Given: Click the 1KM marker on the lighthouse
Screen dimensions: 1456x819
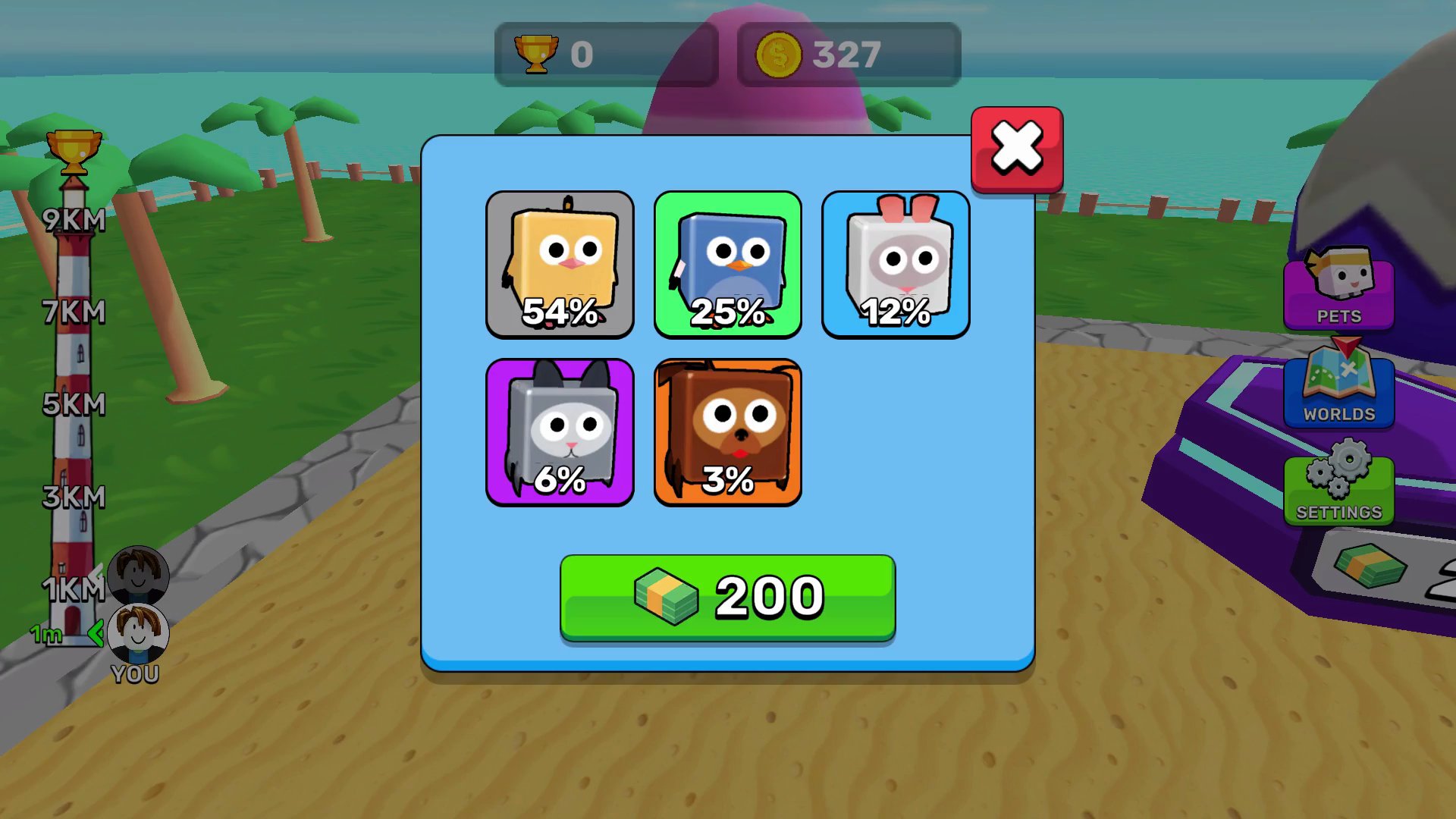Looking at the screenshot, I should pyautogui.click(x=74, y=588).
